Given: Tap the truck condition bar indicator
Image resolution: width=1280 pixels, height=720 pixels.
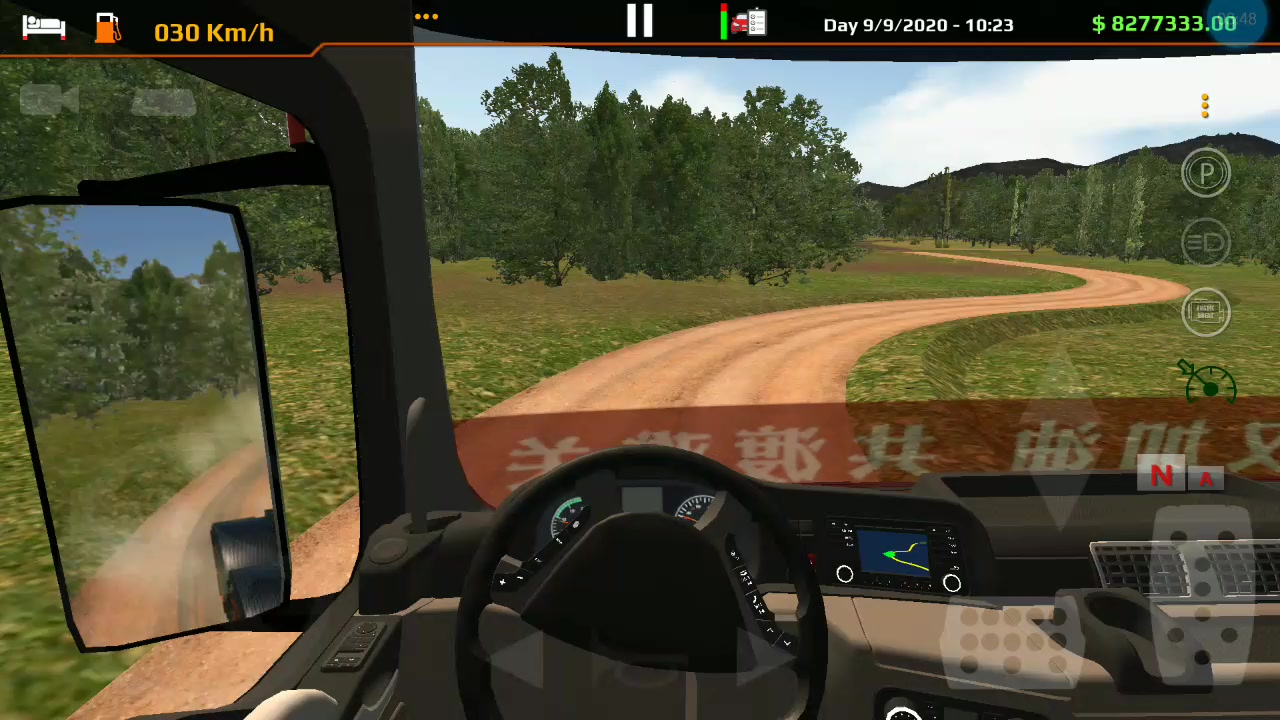Looking at the screenshot, I should pos(725,22).
